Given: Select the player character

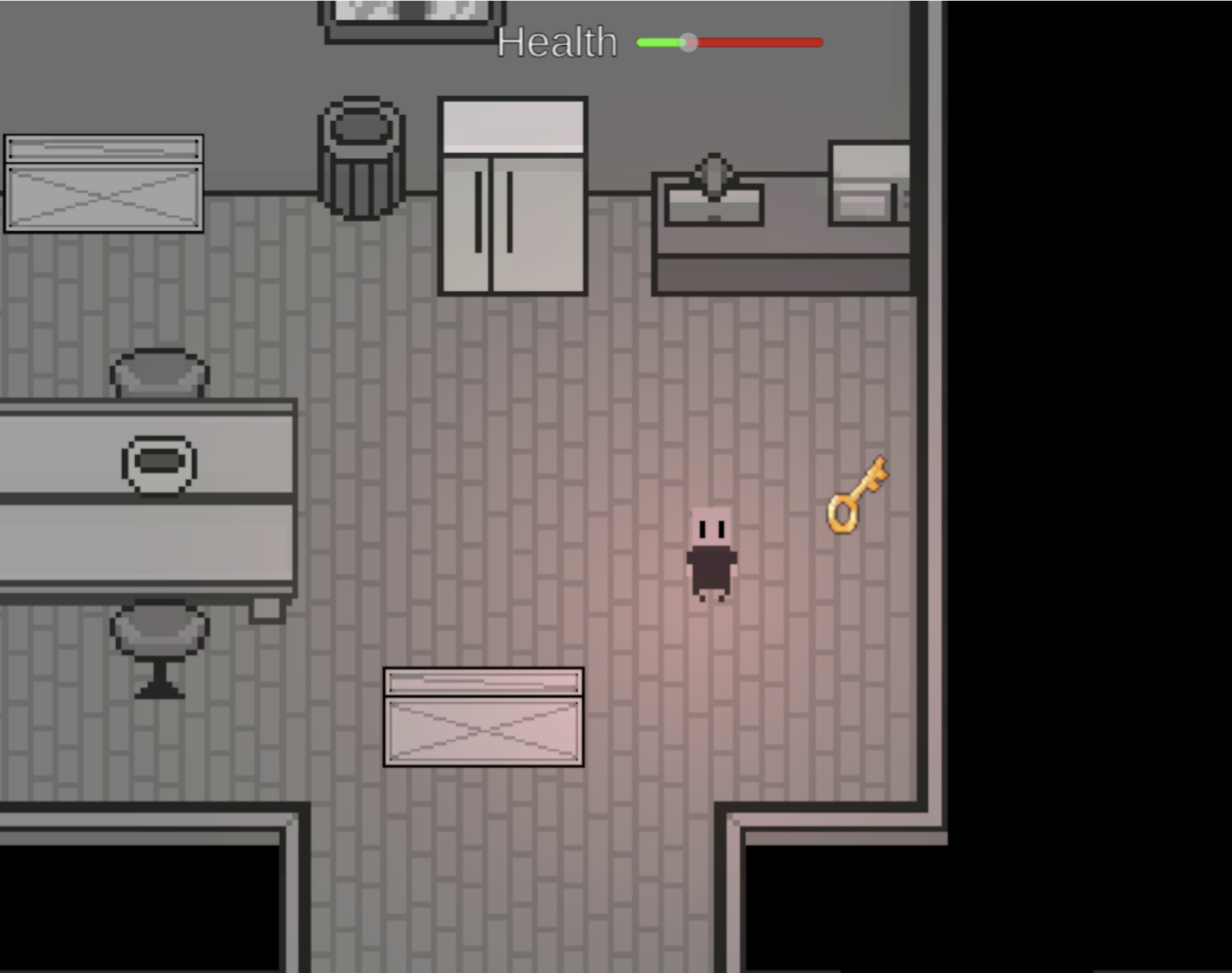Looking at the screenshot, I should click(x=712, y=556).
